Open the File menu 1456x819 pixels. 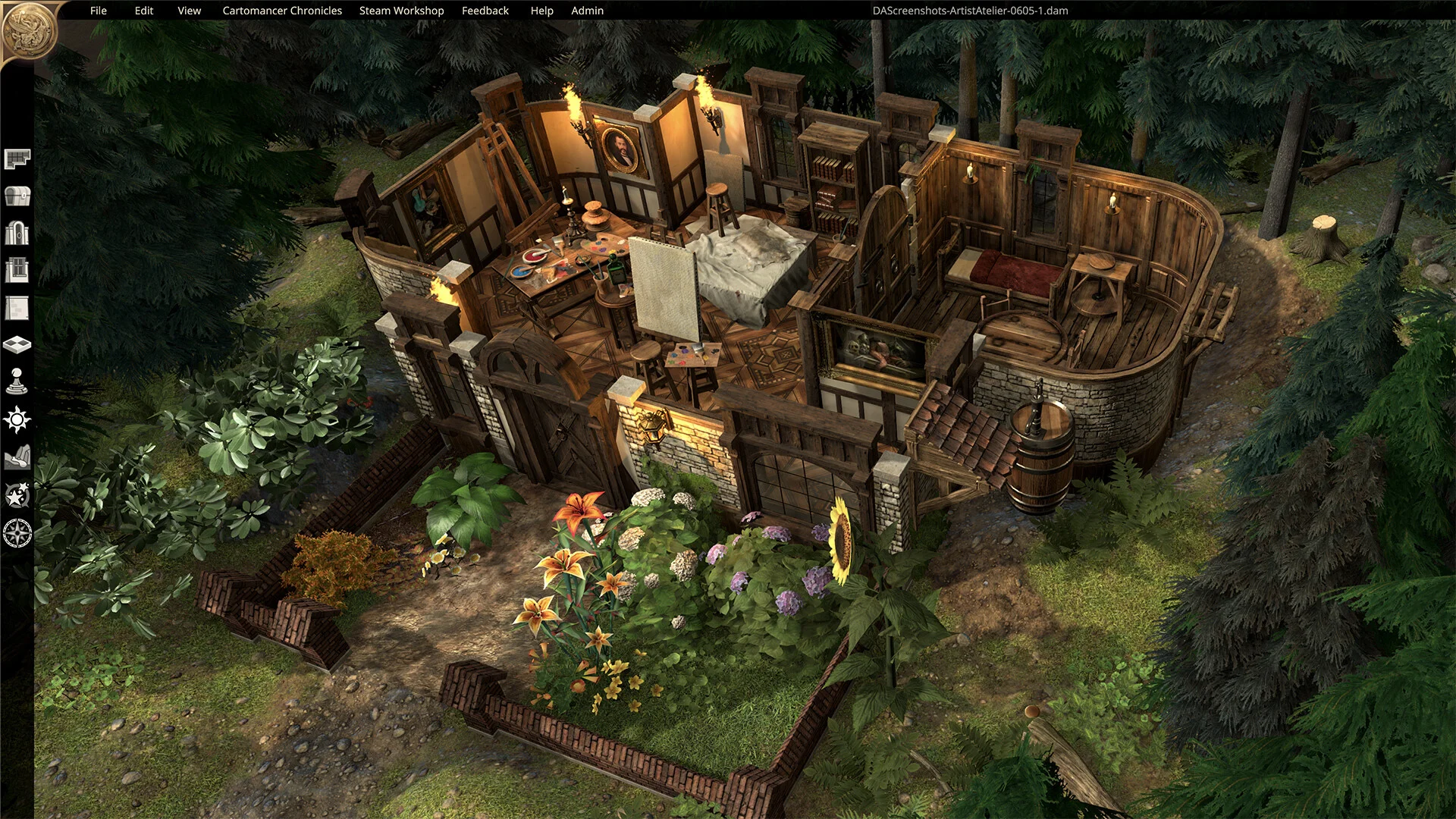[99, 11]
